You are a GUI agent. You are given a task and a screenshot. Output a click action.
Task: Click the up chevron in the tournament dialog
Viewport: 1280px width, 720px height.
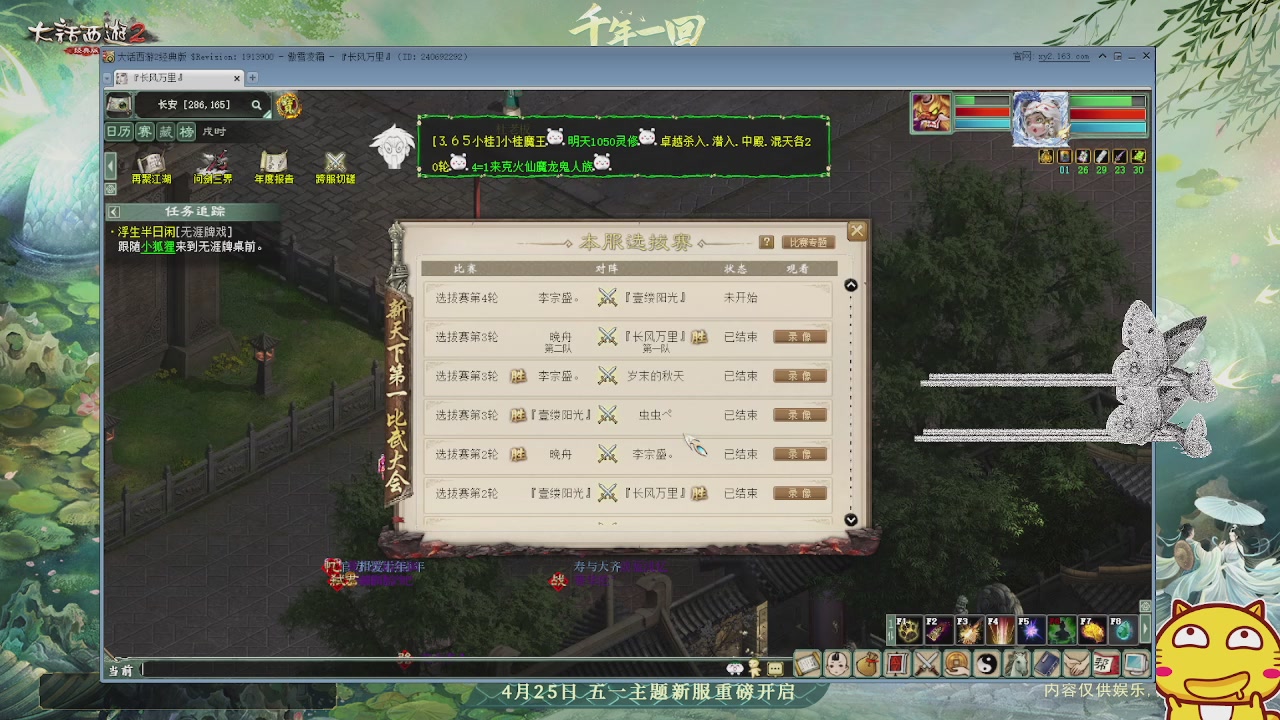click(851, 284)
